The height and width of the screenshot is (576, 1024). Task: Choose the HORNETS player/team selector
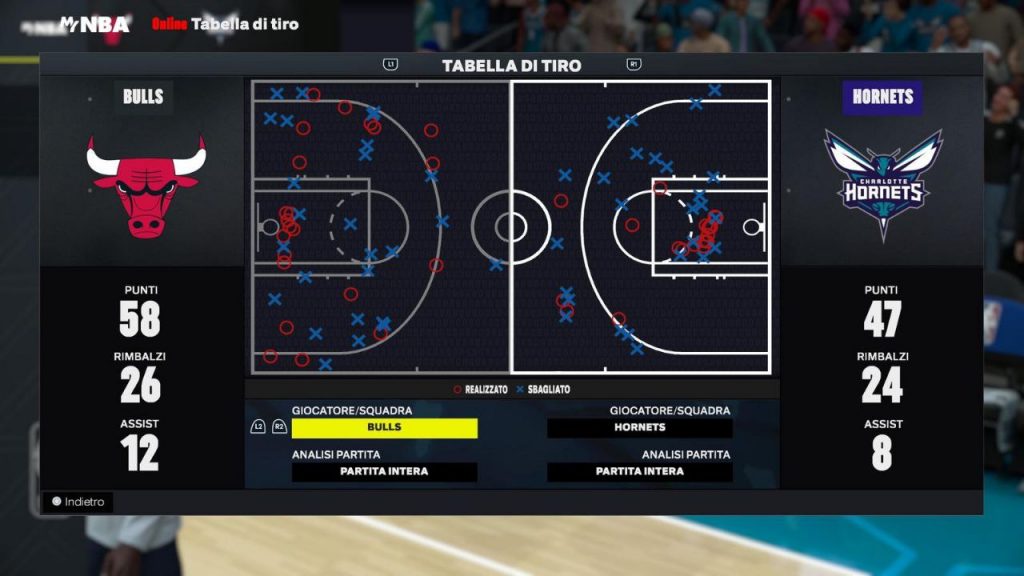(639, 428)
